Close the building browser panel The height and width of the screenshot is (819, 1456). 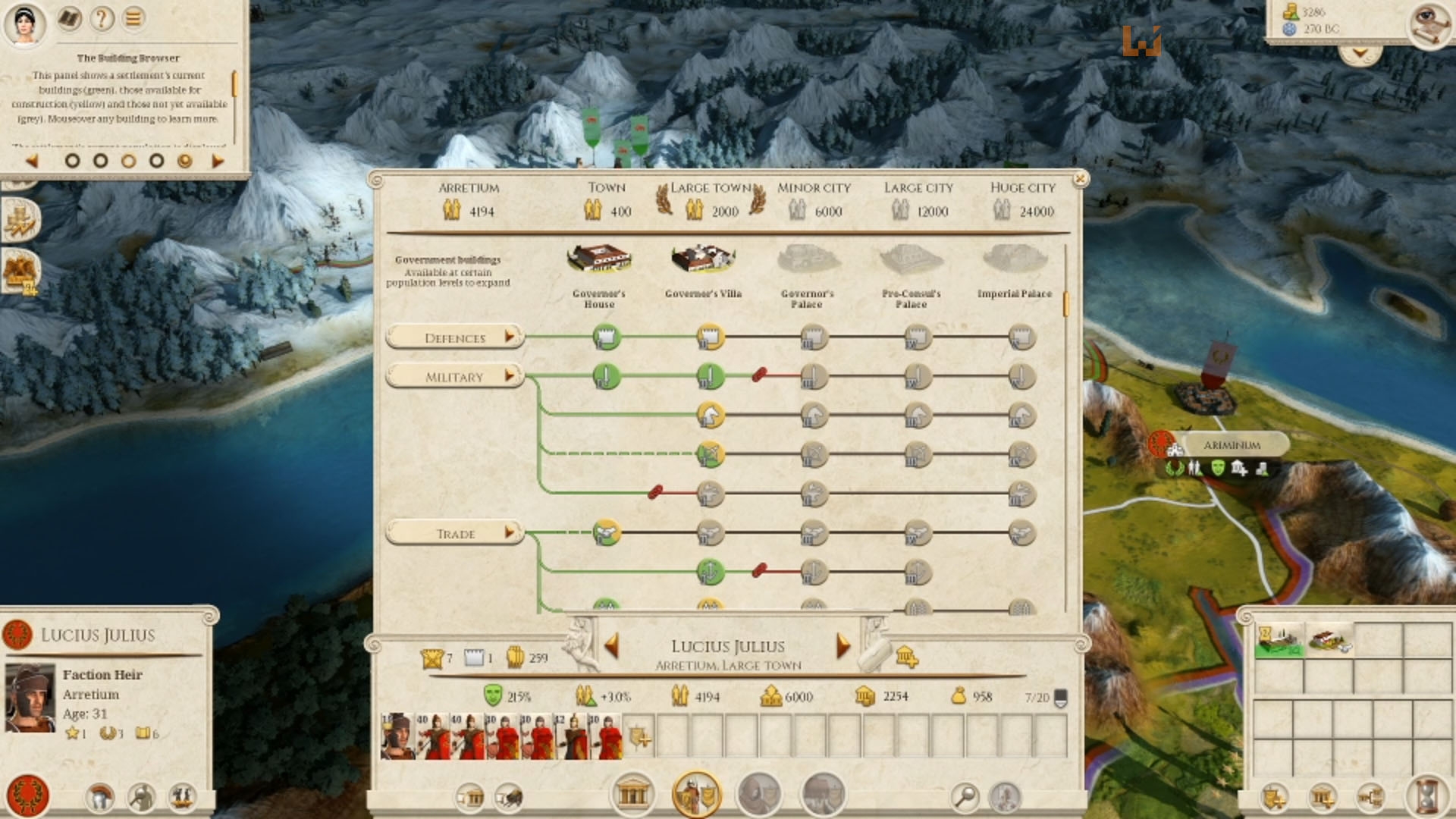pyautogui.click(x=1080, y=179)
